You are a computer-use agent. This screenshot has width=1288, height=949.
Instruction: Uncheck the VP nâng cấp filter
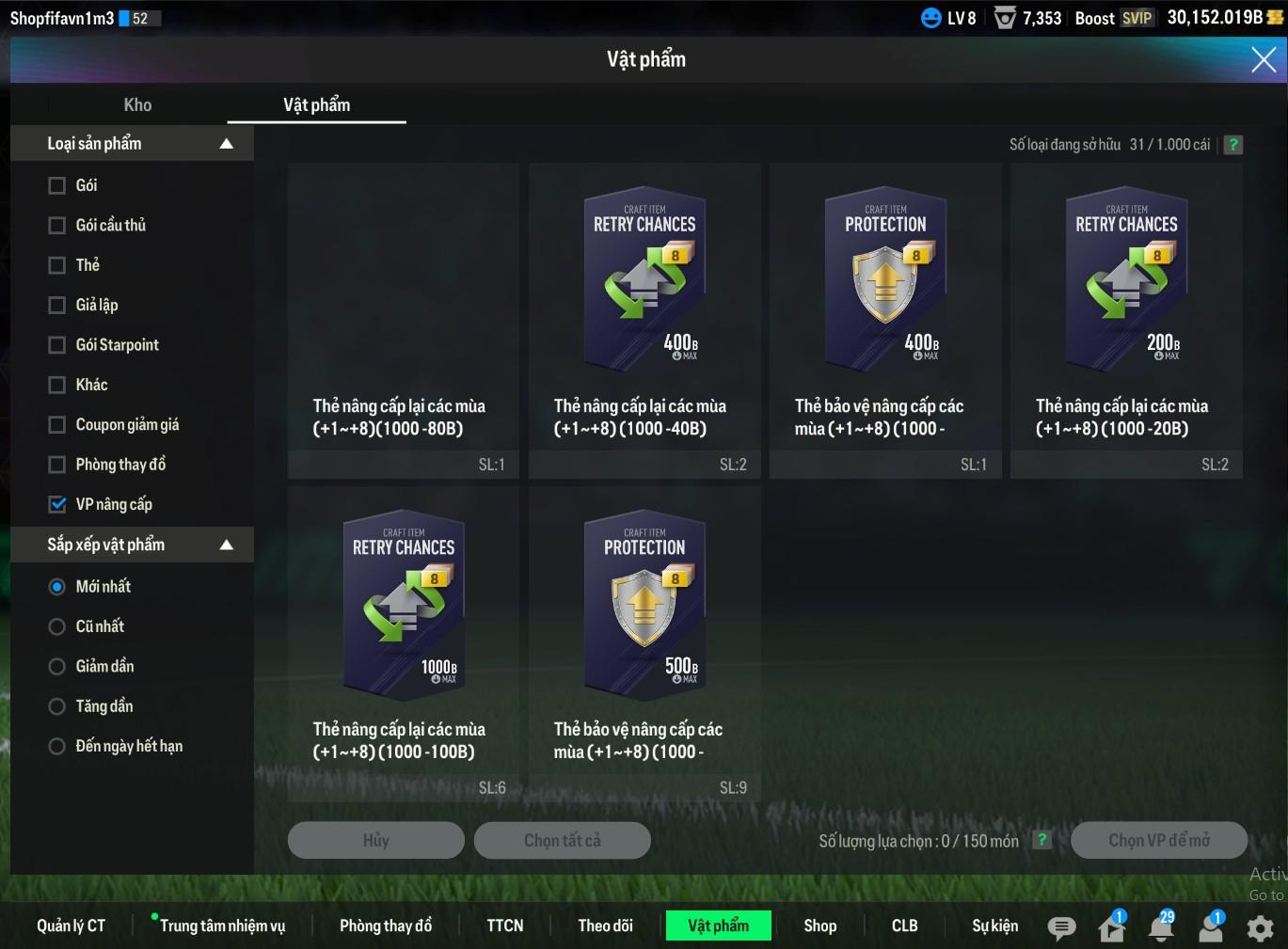click(57, 504)
